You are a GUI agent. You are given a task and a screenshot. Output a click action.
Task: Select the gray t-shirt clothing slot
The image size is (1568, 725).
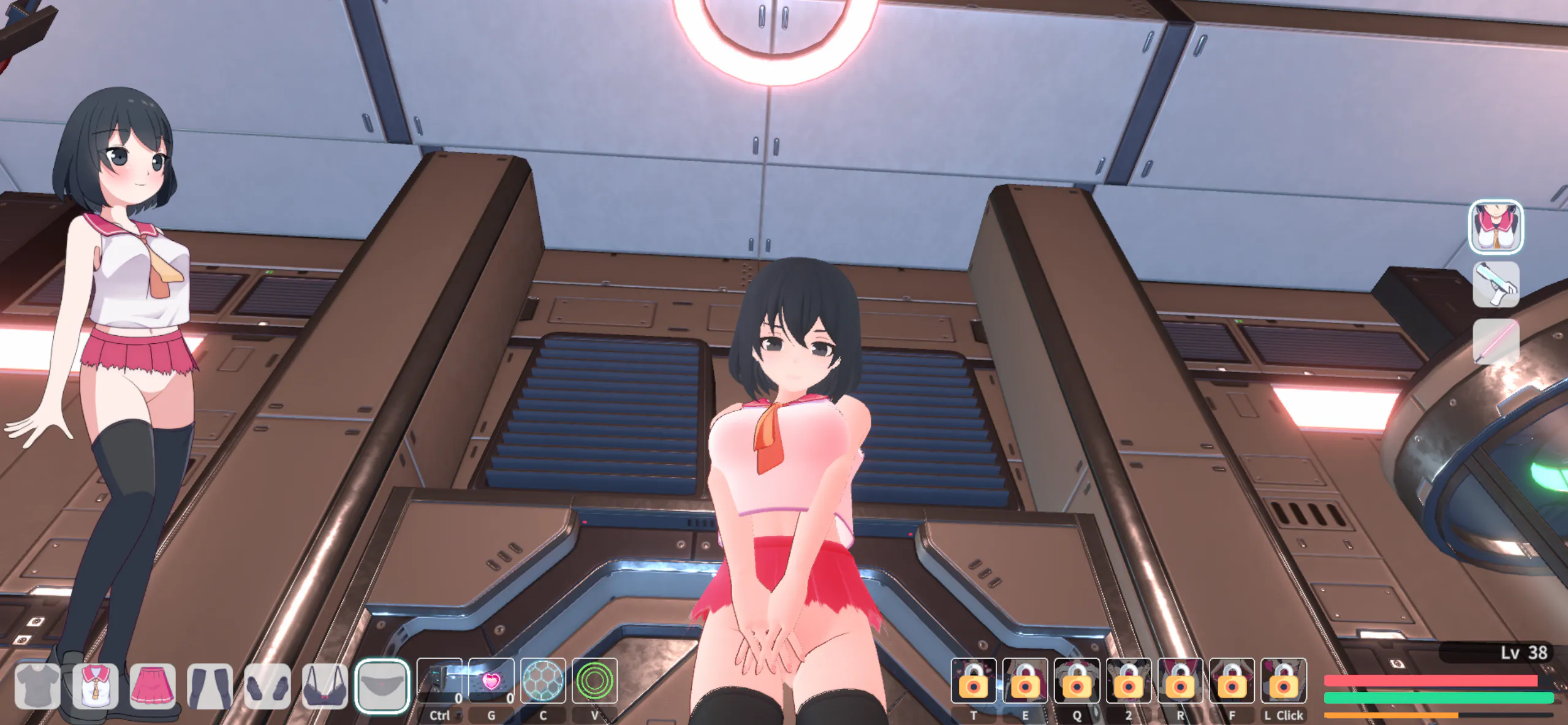pos(37,686)
